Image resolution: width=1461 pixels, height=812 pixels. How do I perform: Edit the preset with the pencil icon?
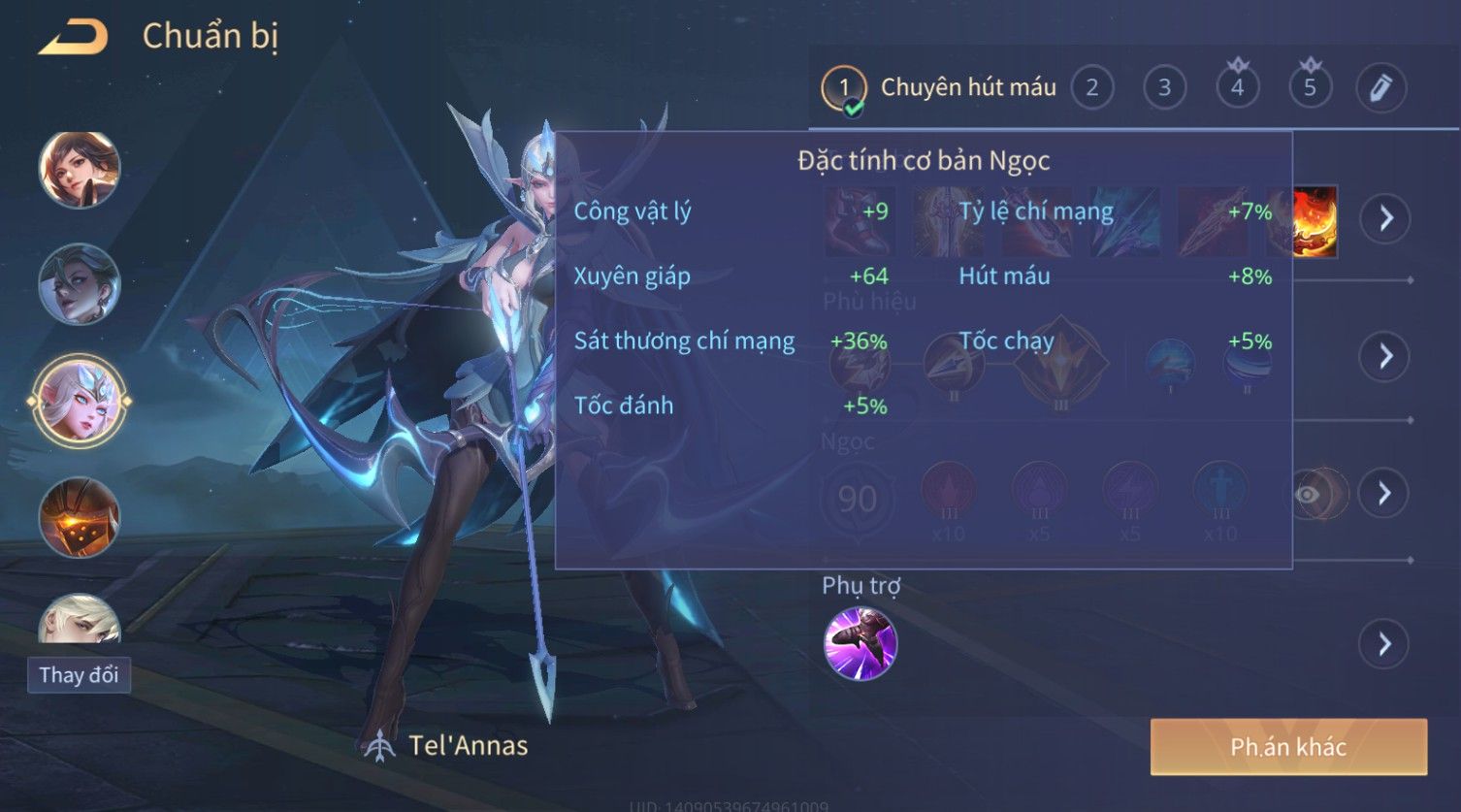click(x=1380, y=88)
